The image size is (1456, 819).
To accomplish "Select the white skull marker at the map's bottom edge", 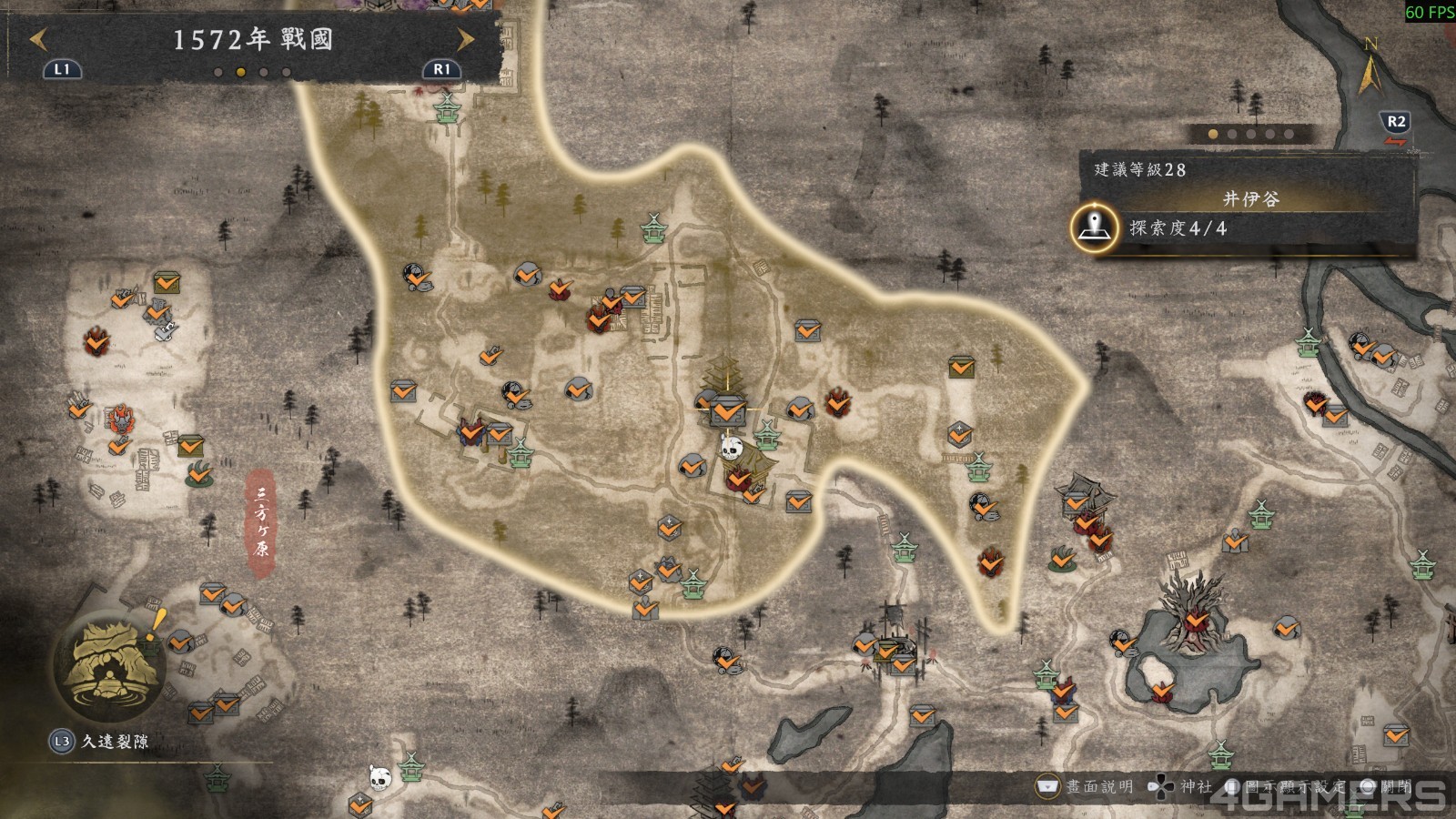I will (x=380, y=776).
